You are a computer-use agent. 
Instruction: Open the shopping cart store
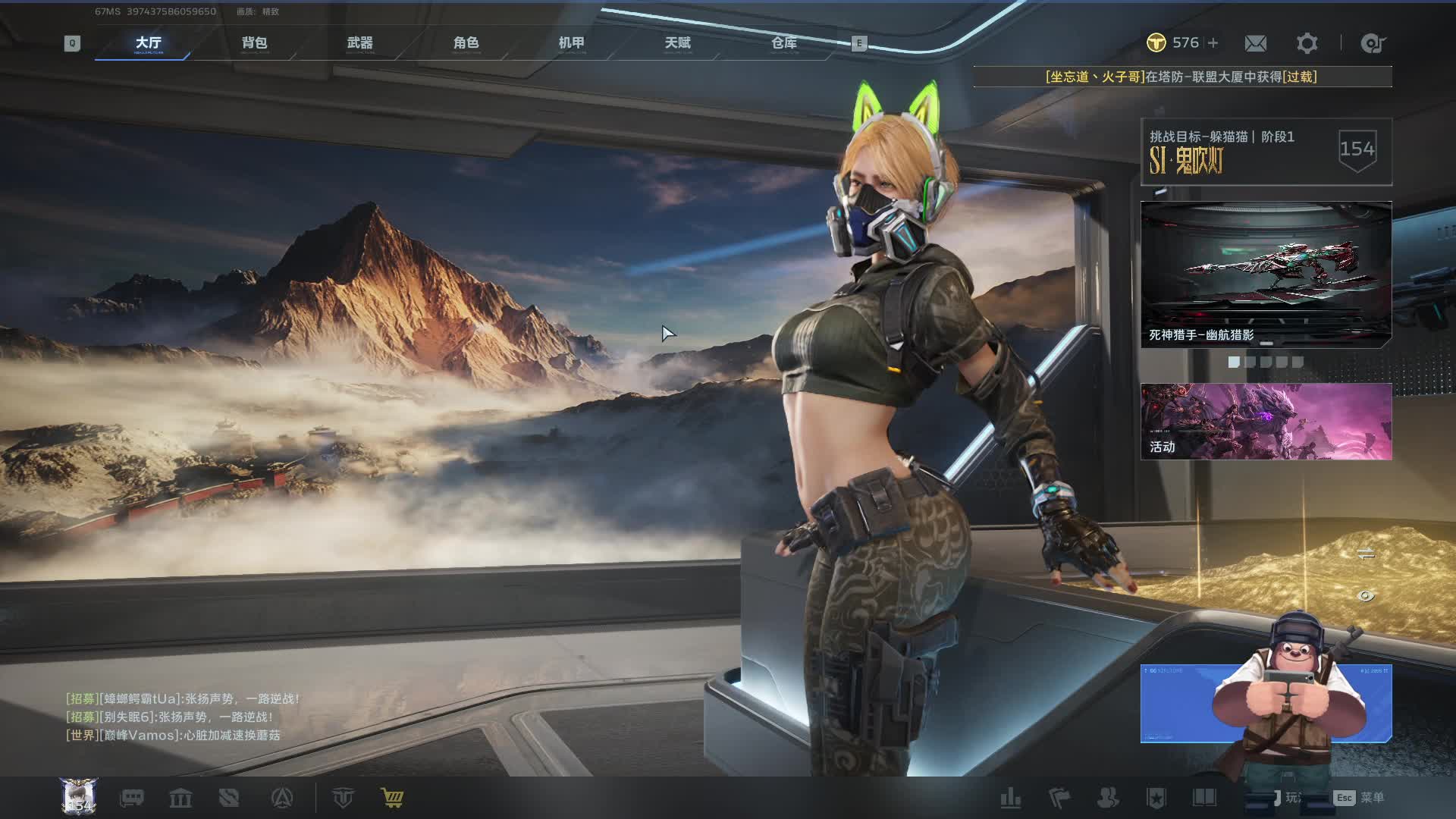392,798
